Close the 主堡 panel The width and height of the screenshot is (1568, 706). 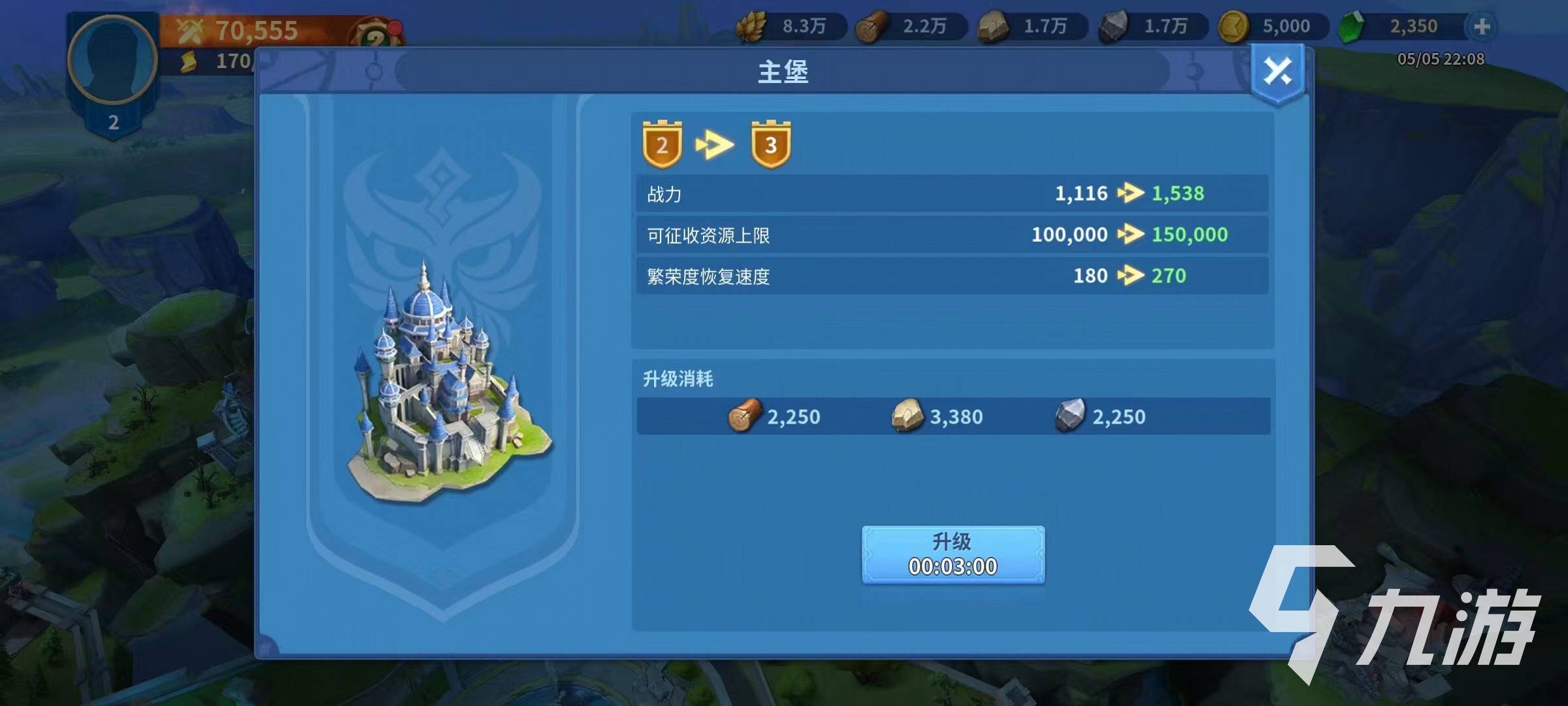coord(1277,72)
